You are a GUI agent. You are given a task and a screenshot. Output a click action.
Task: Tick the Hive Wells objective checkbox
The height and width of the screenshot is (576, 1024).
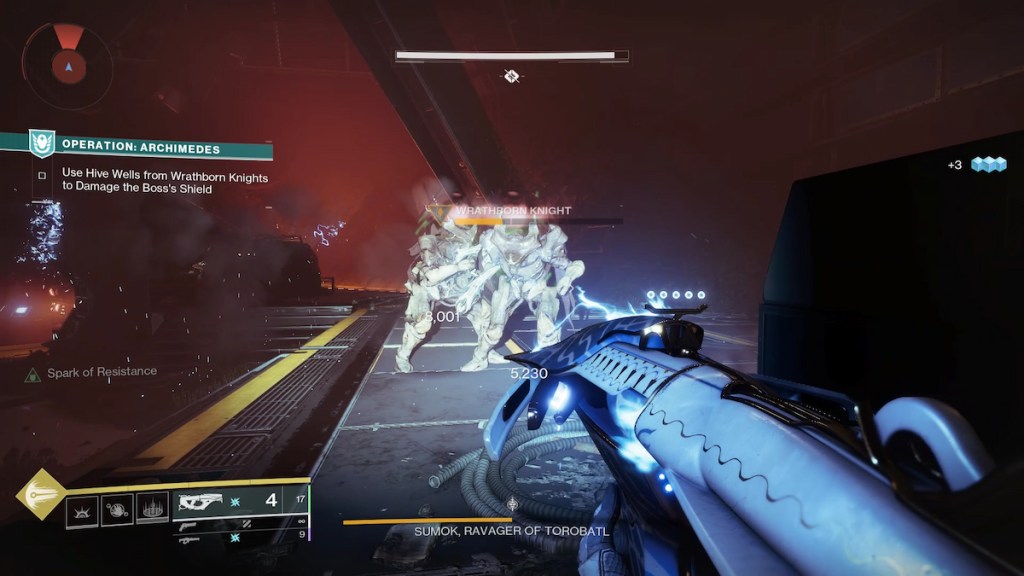point(42,176)
